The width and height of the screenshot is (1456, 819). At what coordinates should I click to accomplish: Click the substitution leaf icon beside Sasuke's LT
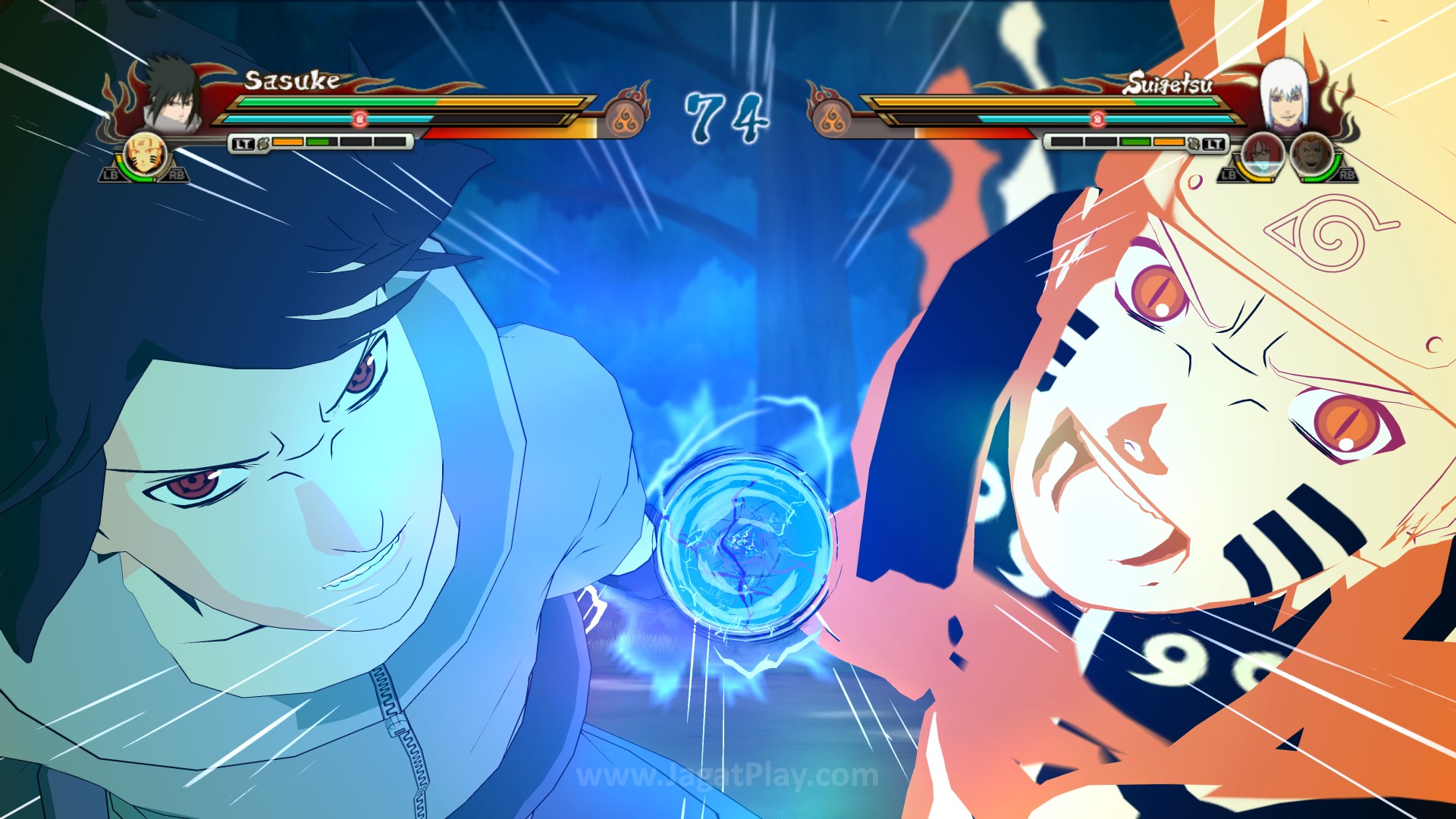(x=264, y=143)
